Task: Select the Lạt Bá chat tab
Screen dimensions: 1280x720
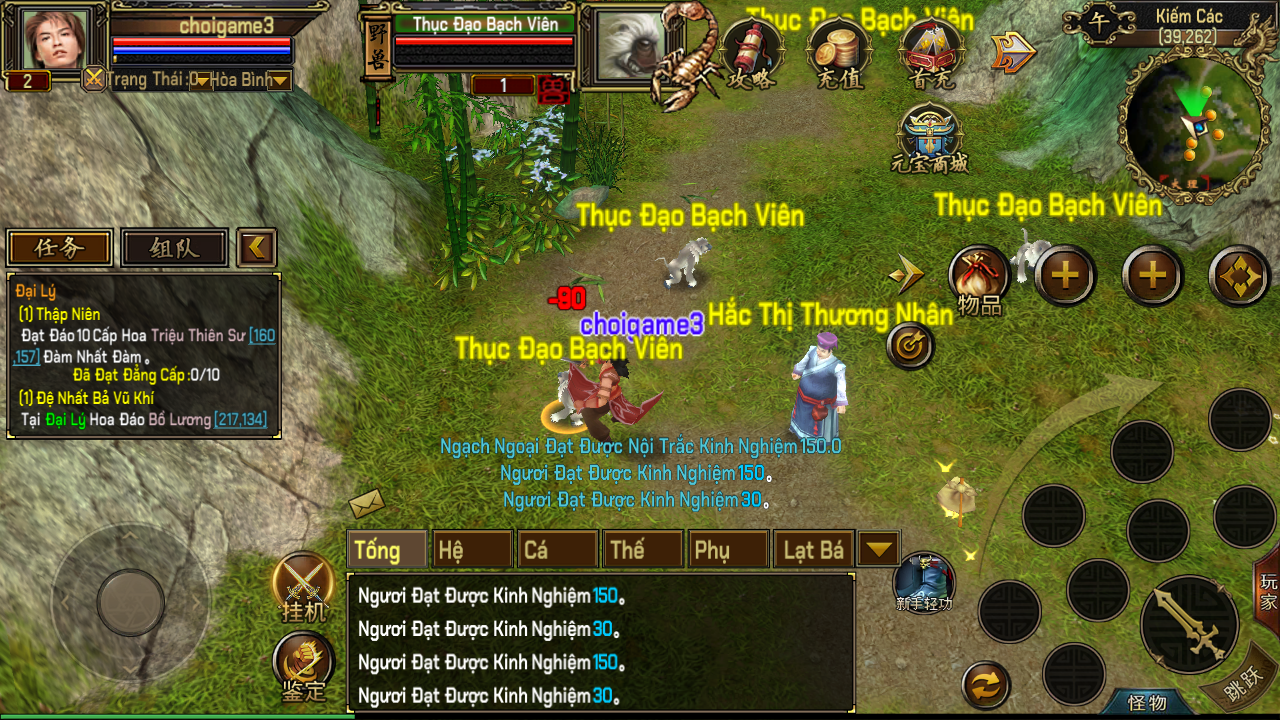Action: 813,550
